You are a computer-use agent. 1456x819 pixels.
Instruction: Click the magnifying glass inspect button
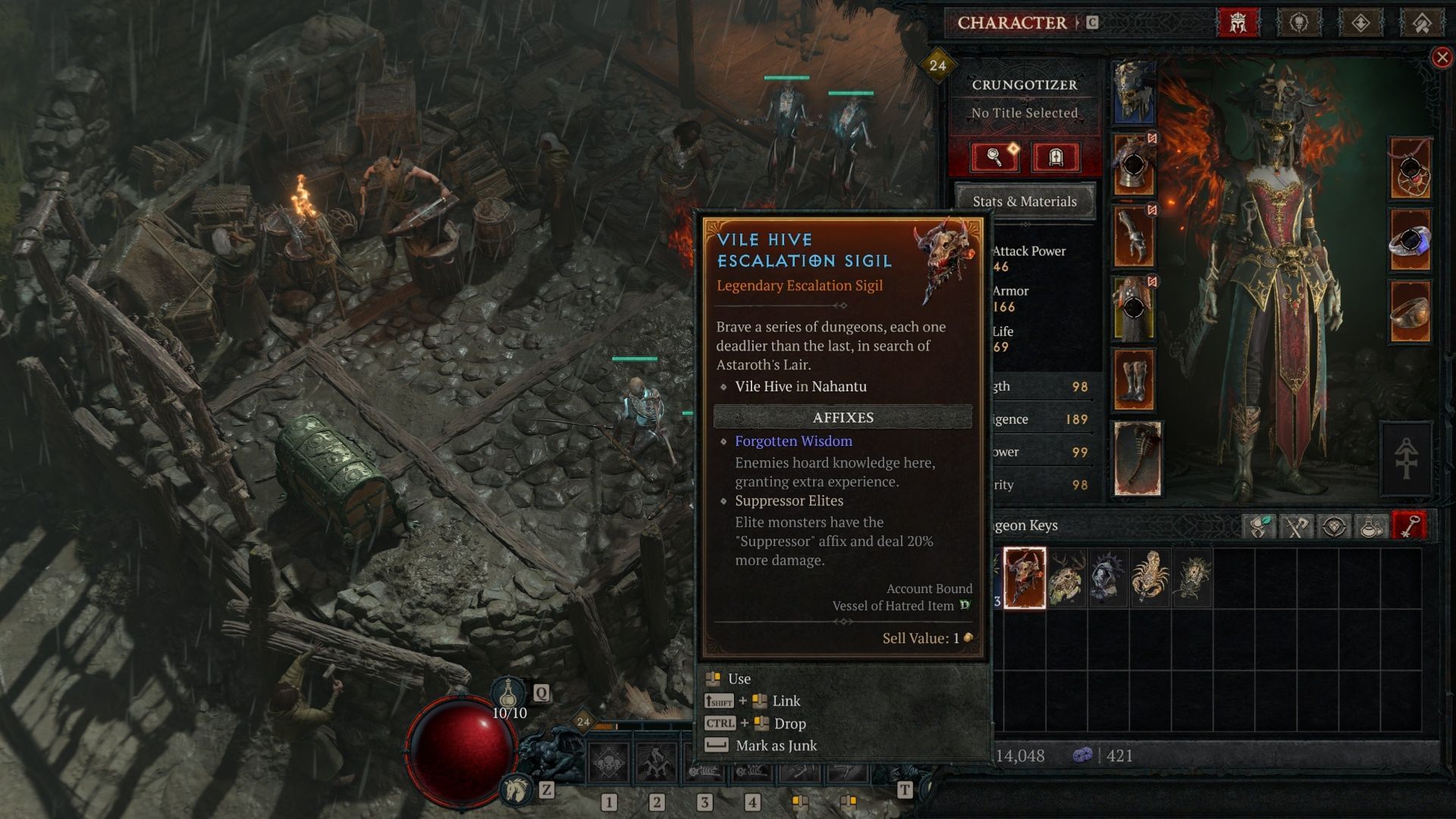point(994,157)
